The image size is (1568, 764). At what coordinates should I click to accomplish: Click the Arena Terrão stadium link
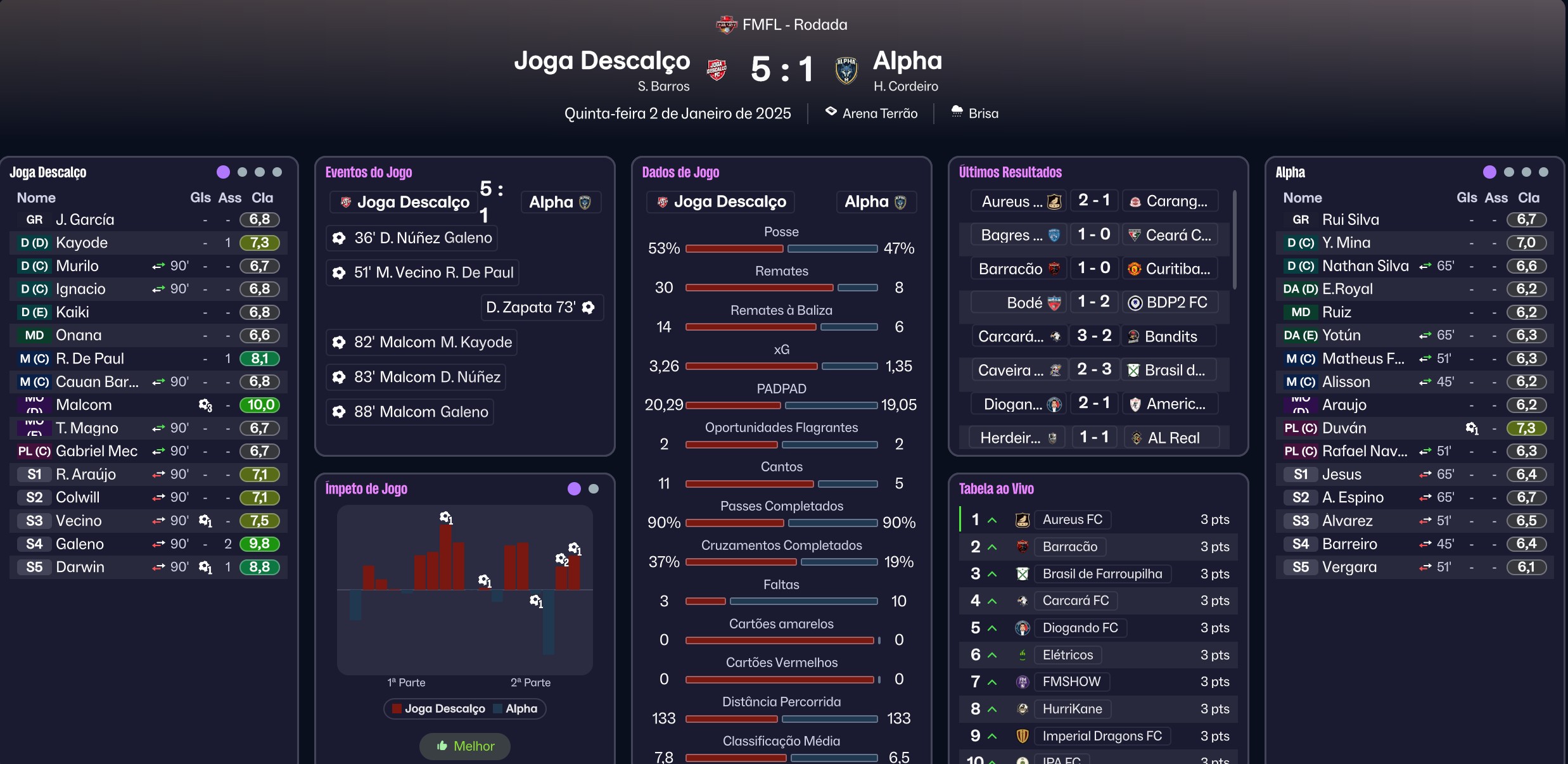coord(879,113)
